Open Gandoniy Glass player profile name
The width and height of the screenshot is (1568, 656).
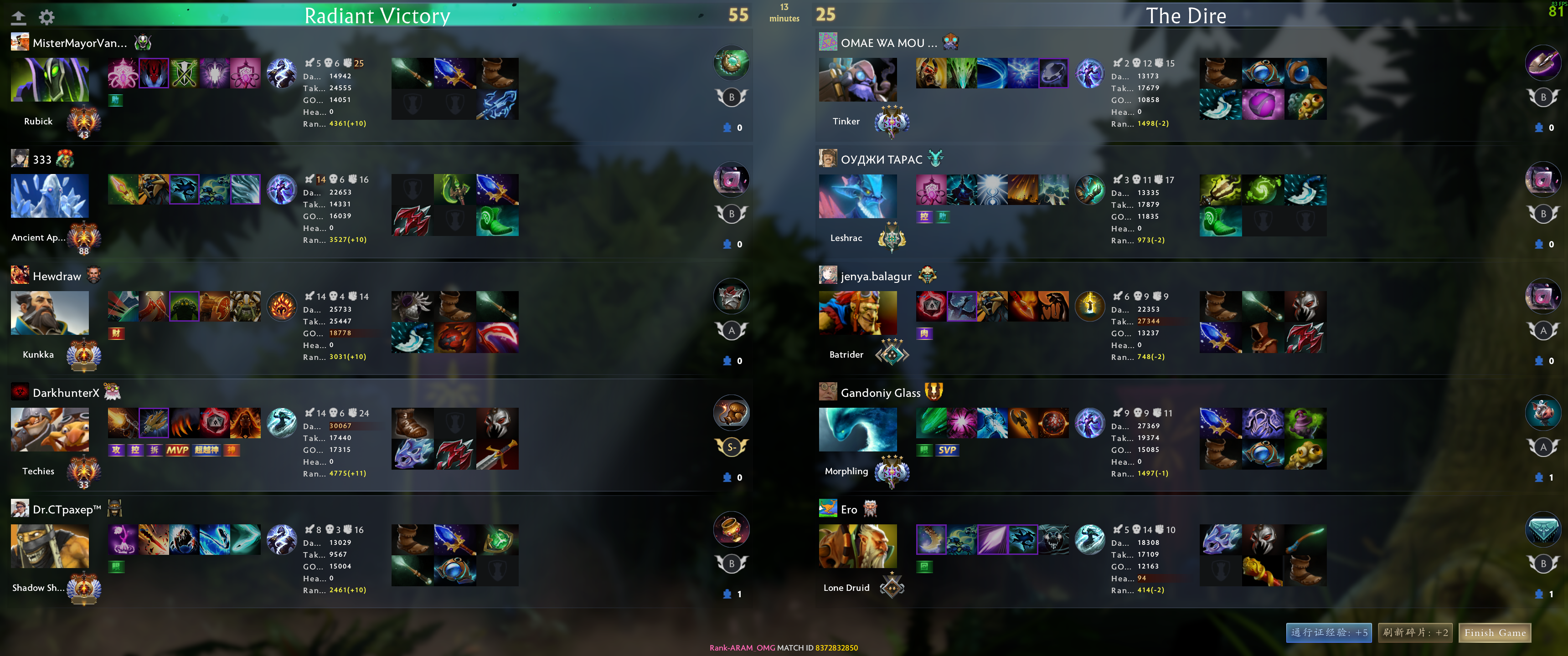[x=880, y=393]
